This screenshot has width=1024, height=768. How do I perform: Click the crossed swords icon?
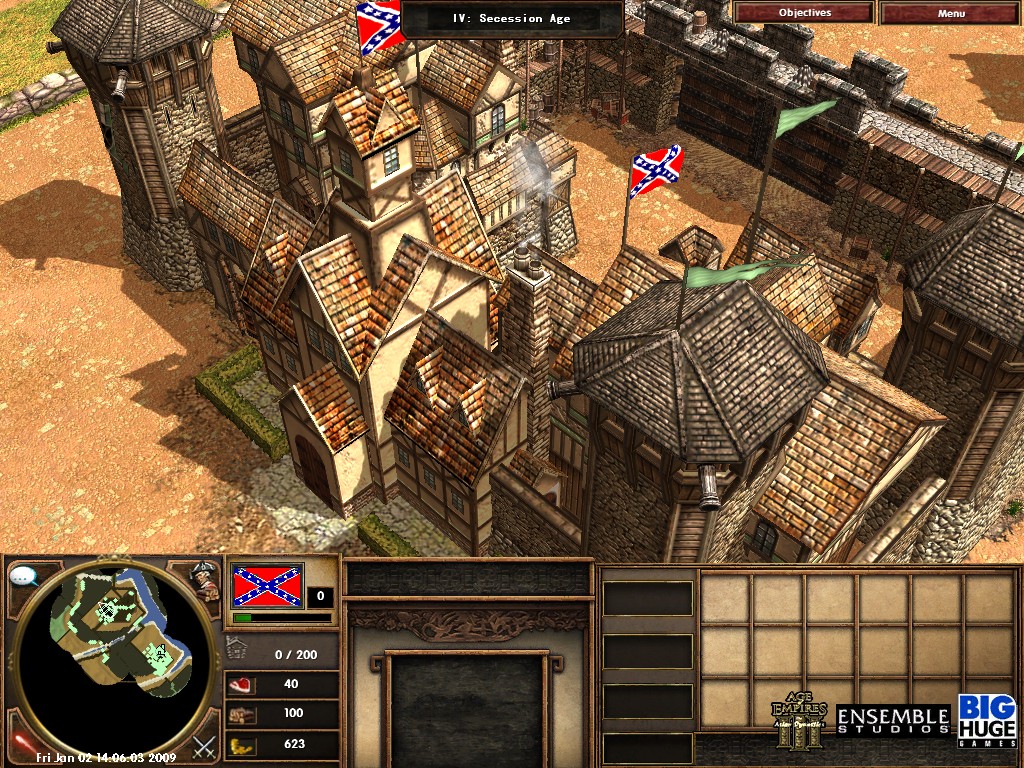[x=205, y=745]
